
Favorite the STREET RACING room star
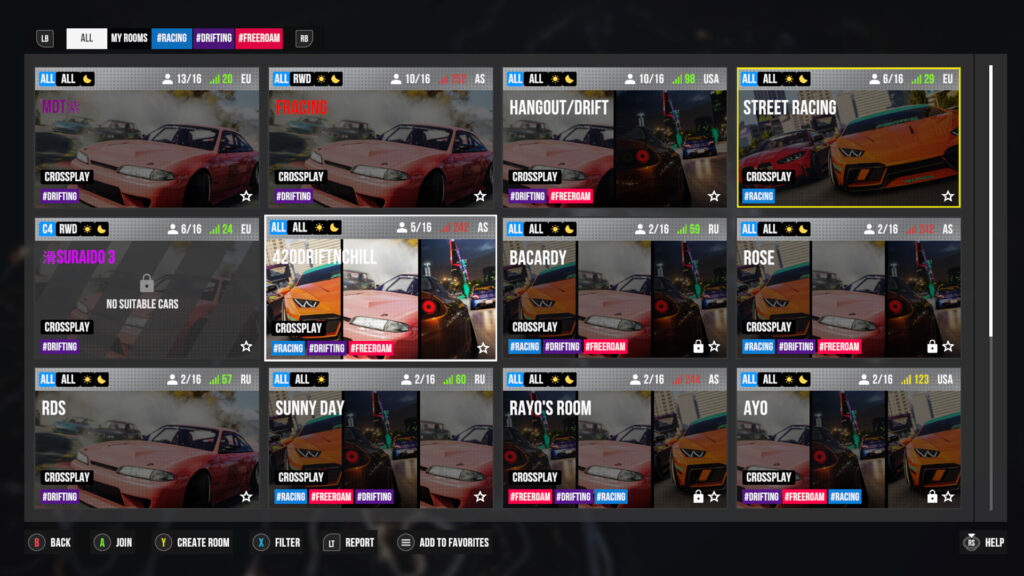(948, 197)
